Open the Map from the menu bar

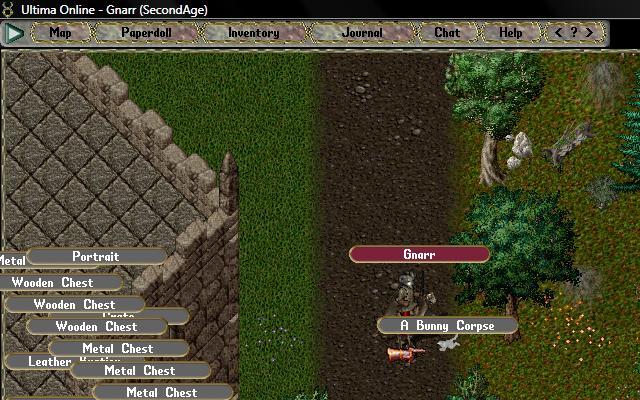pos(61,33)
